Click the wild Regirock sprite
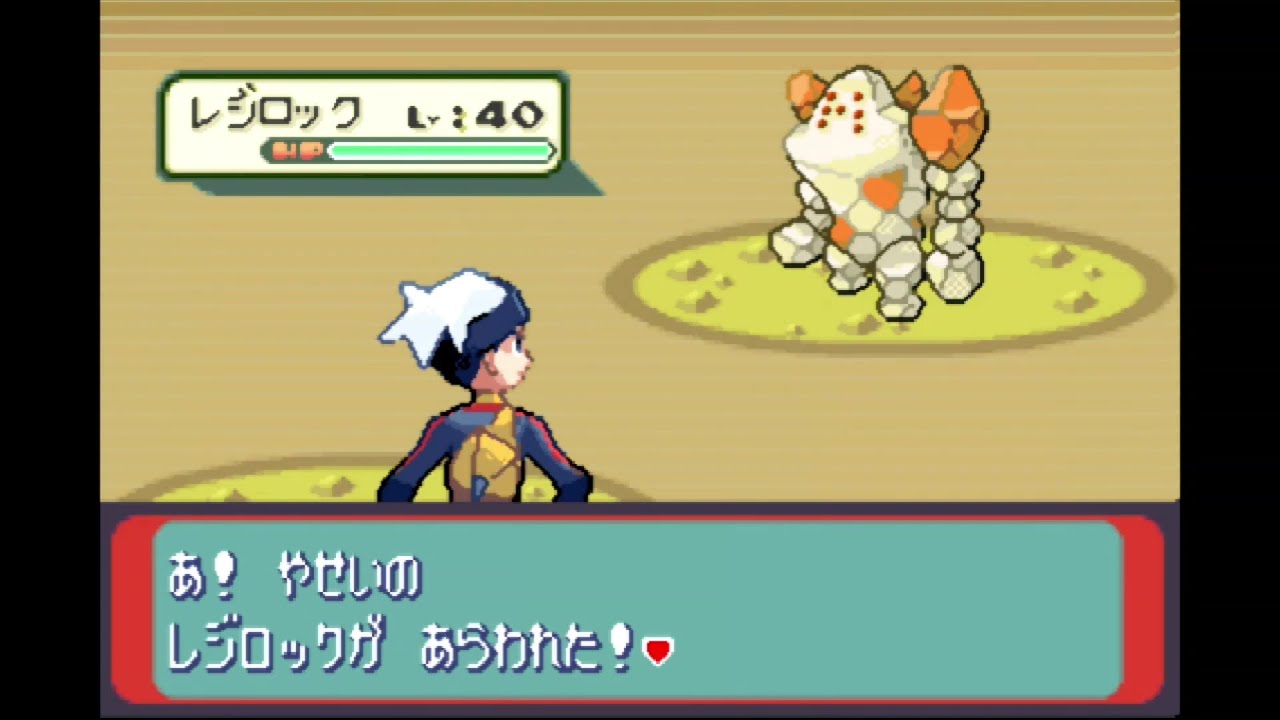Image resolution: width=1280 pixels, height=720 pixels. coord(880,180)
